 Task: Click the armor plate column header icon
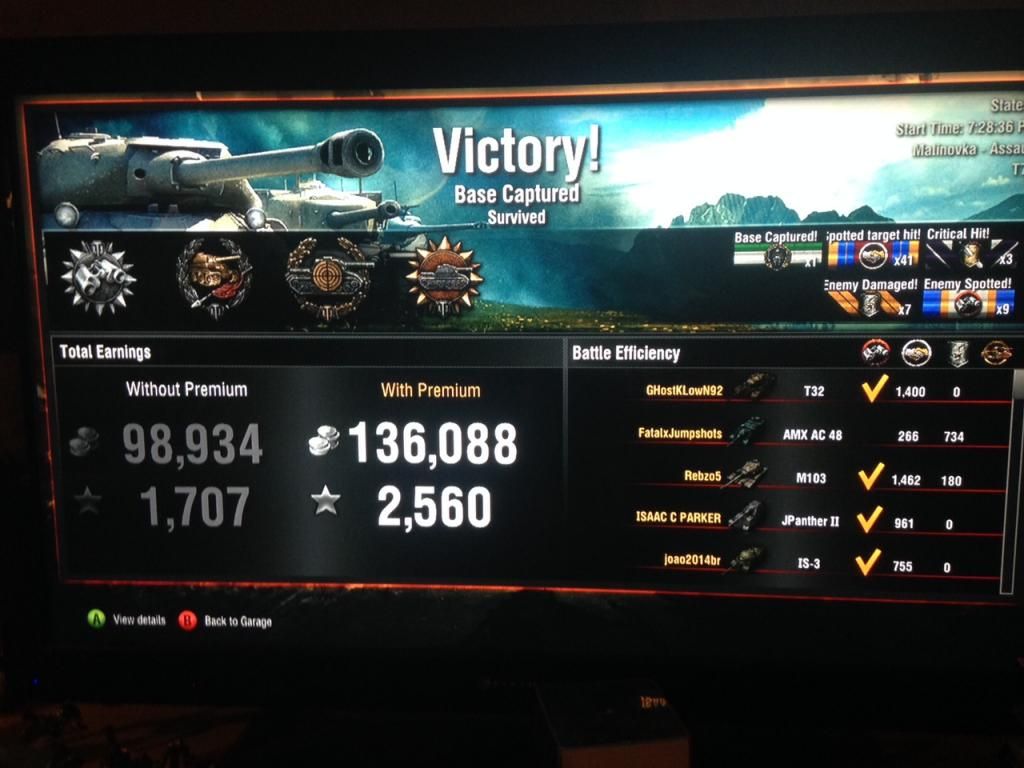tap(958, 352)
